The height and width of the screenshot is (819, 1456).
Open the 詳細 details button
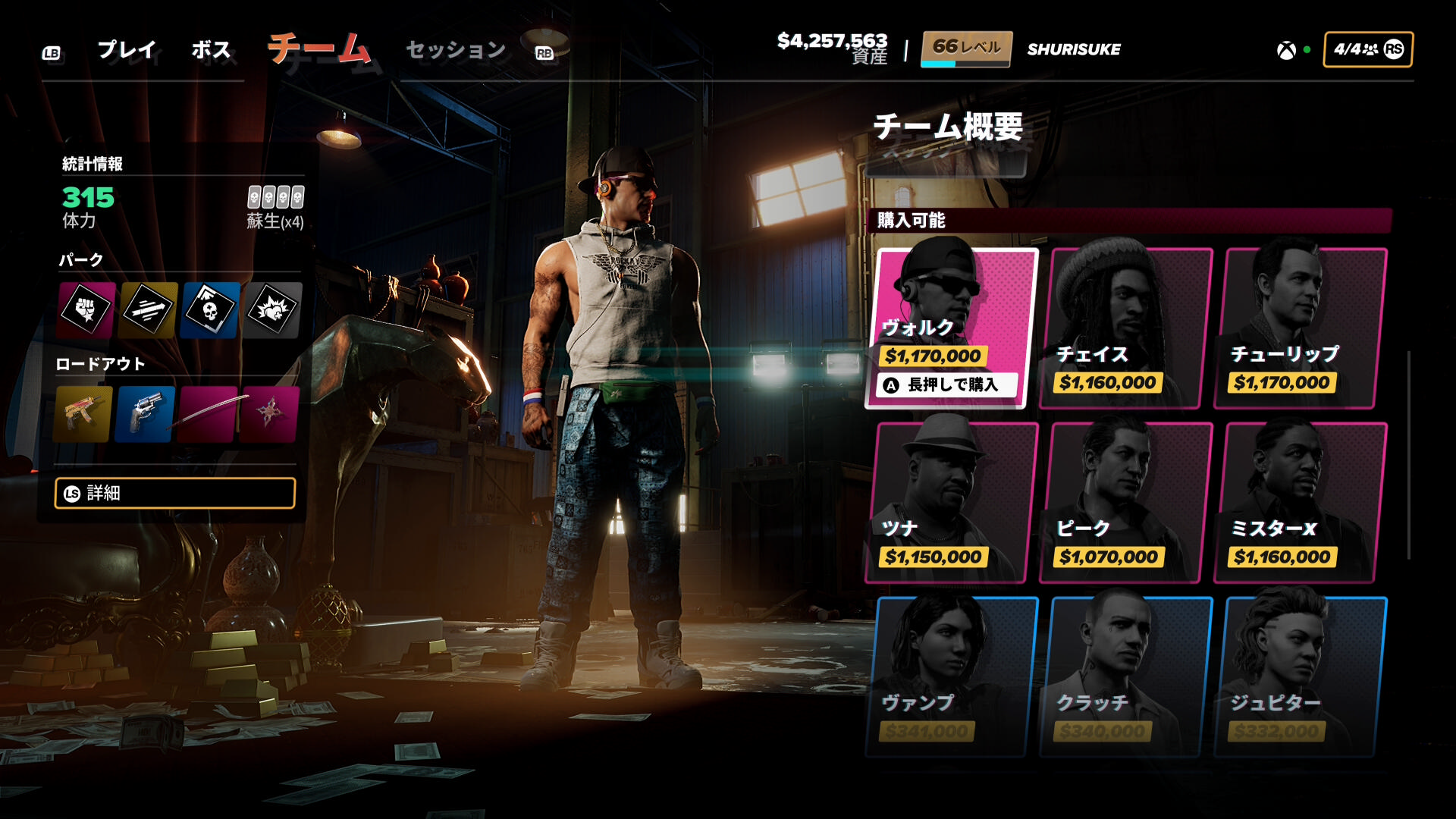pos(175,493)
